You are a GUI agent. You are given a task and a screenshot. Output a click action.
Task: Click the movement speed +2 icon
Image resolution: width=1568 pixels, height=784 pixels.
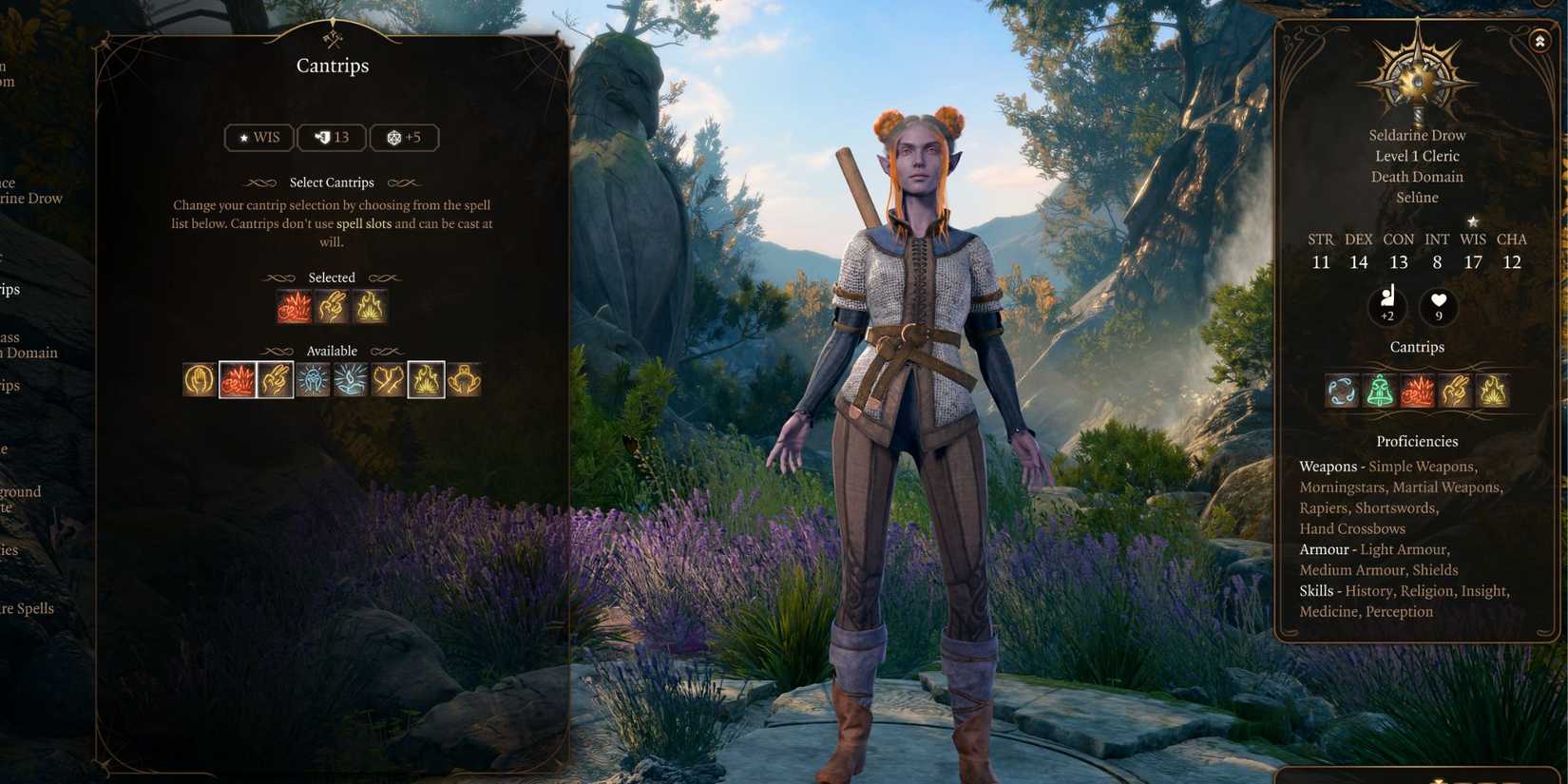coord(1388,306)
